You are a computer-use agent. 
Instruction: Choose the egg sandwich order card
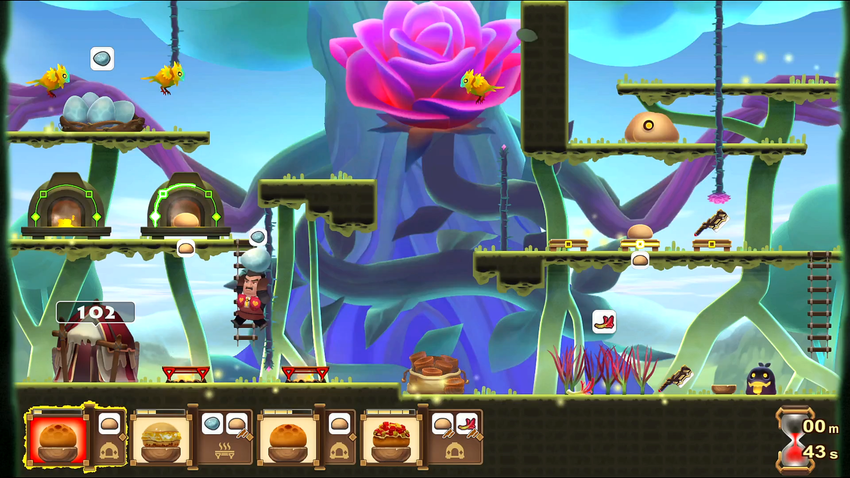point(160,438)
